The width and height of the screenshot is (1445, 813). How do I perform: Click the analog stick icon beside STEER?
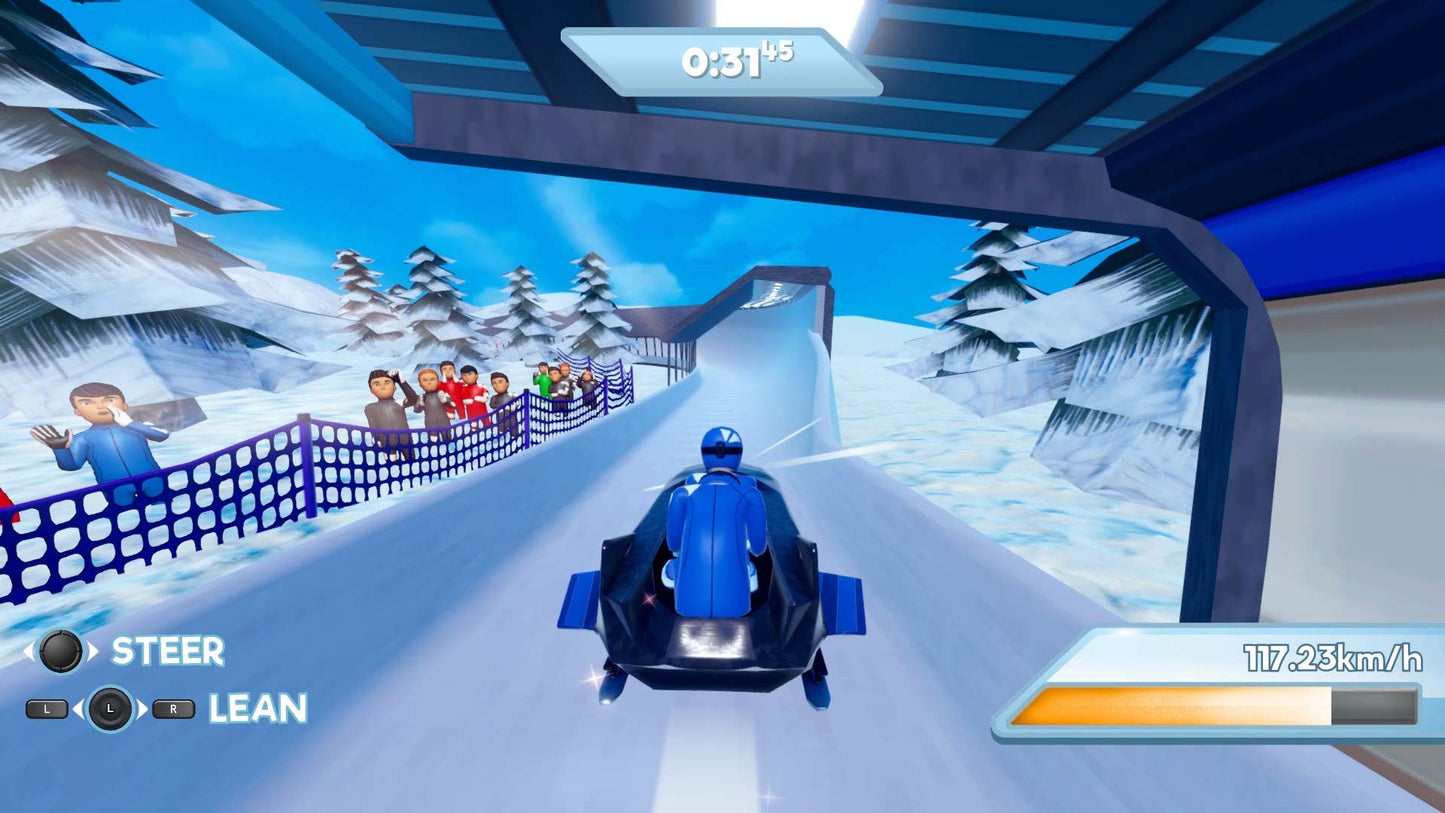click(x=62, y=651)
